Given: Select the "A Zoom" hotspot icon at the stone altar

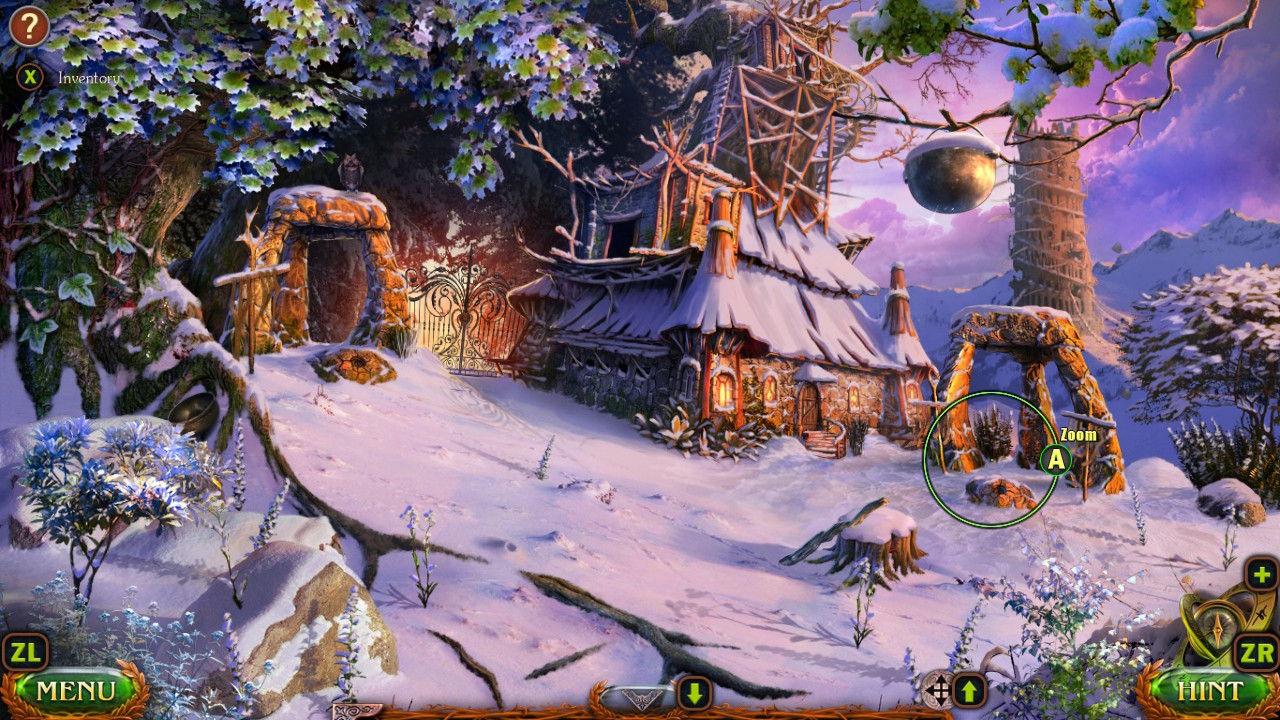Looking at the screenshot, I should pos(1054,461).
